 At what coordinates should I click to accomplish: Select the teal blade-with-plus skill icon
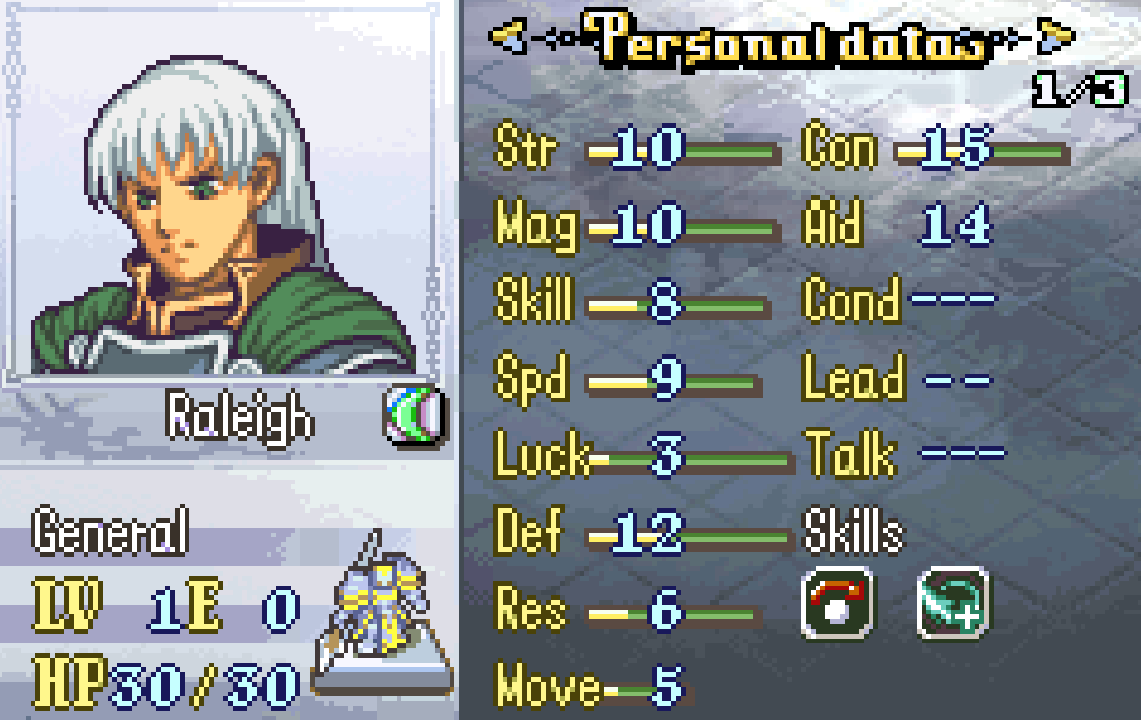[952, 603]
